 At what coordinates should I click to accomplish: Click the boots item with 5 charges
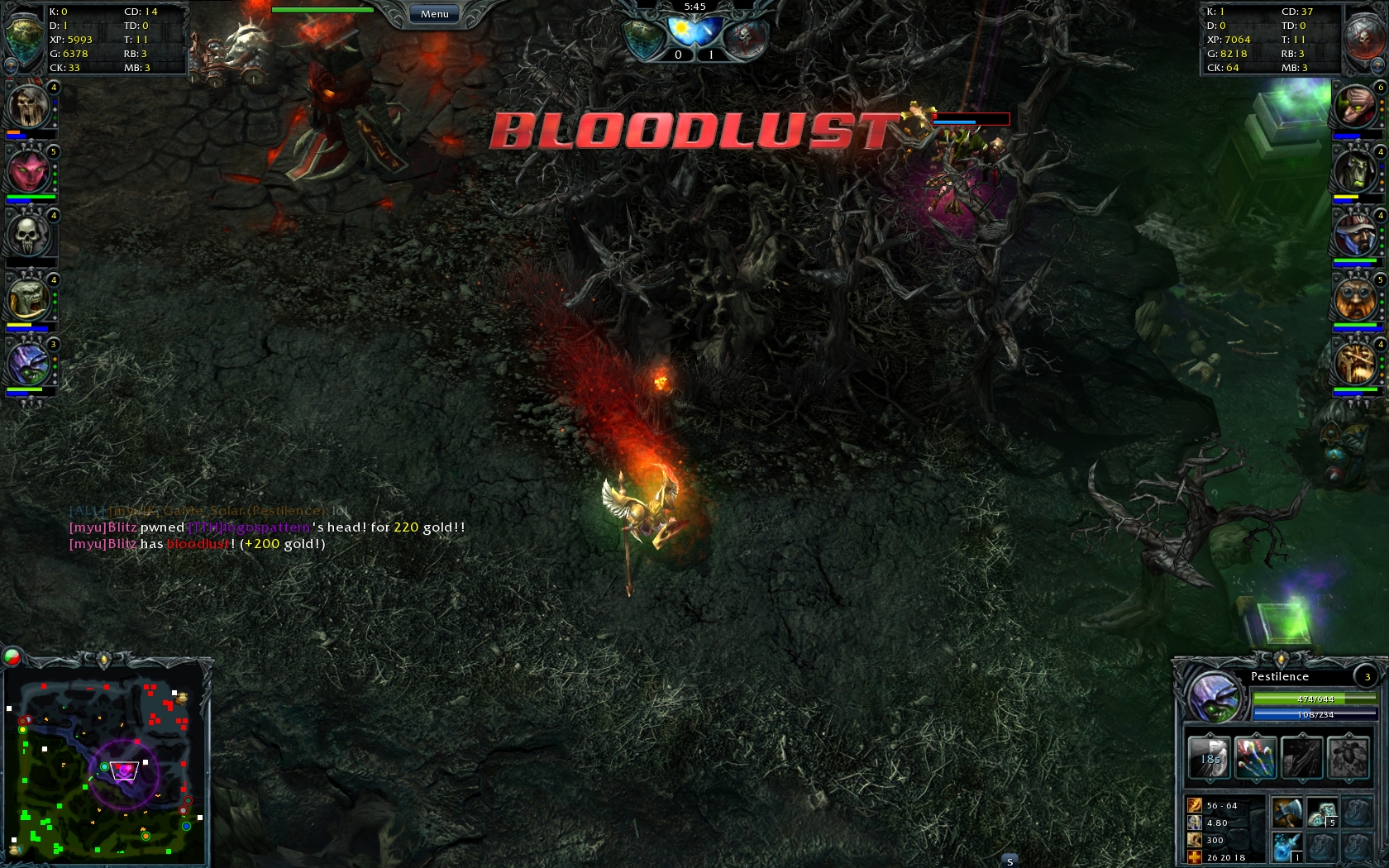point(1321,813)
